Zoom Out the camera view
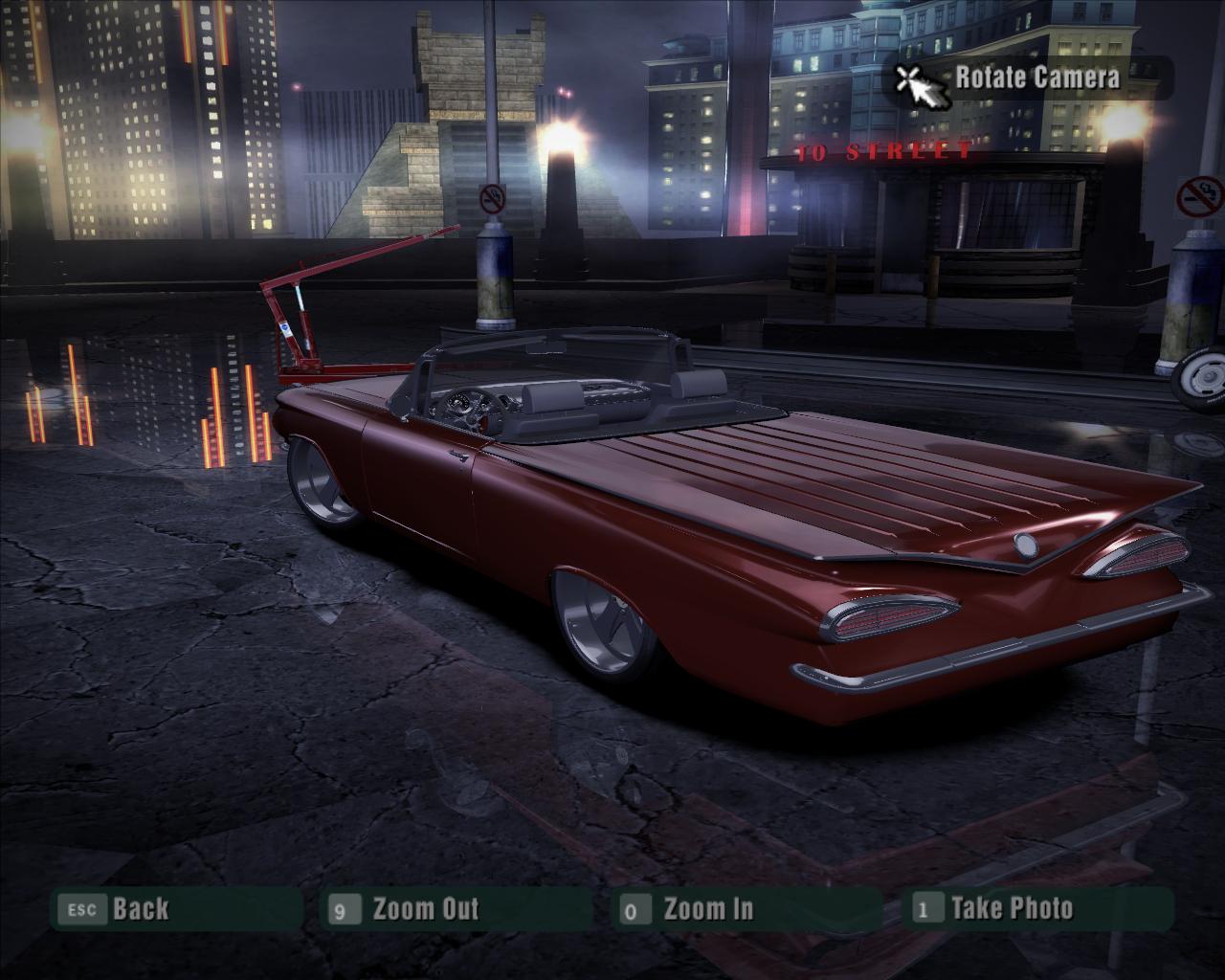This screenshot has width=1225, height=980. tap(424, 909)
